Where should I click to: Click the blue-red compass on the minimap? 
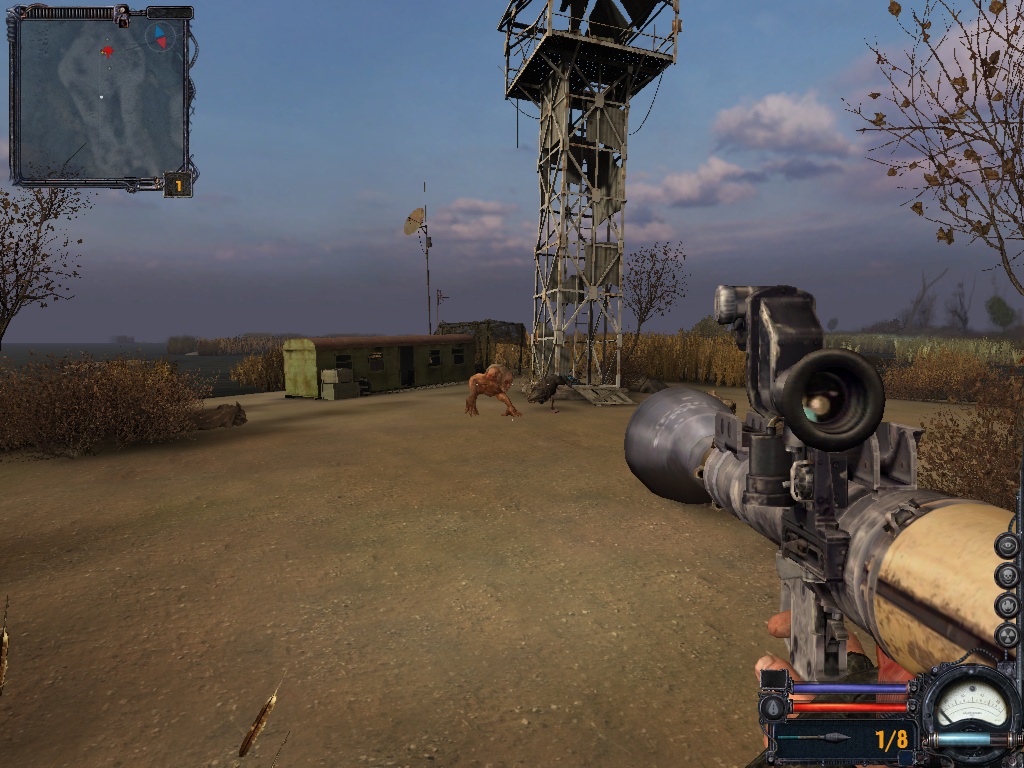tap(158, 37)
